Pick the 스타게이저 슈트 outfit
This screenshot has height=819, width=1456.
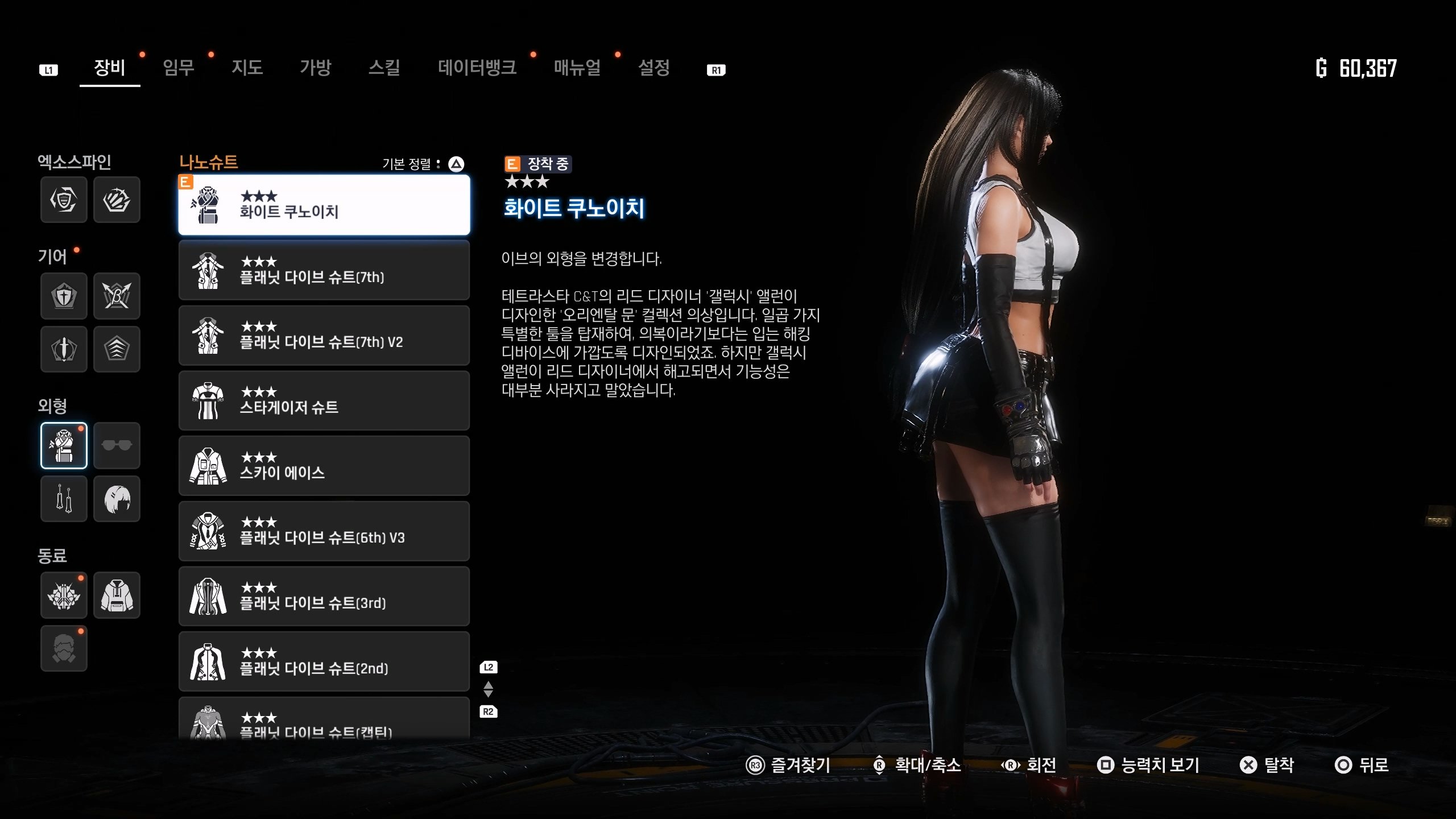point(324,401)
